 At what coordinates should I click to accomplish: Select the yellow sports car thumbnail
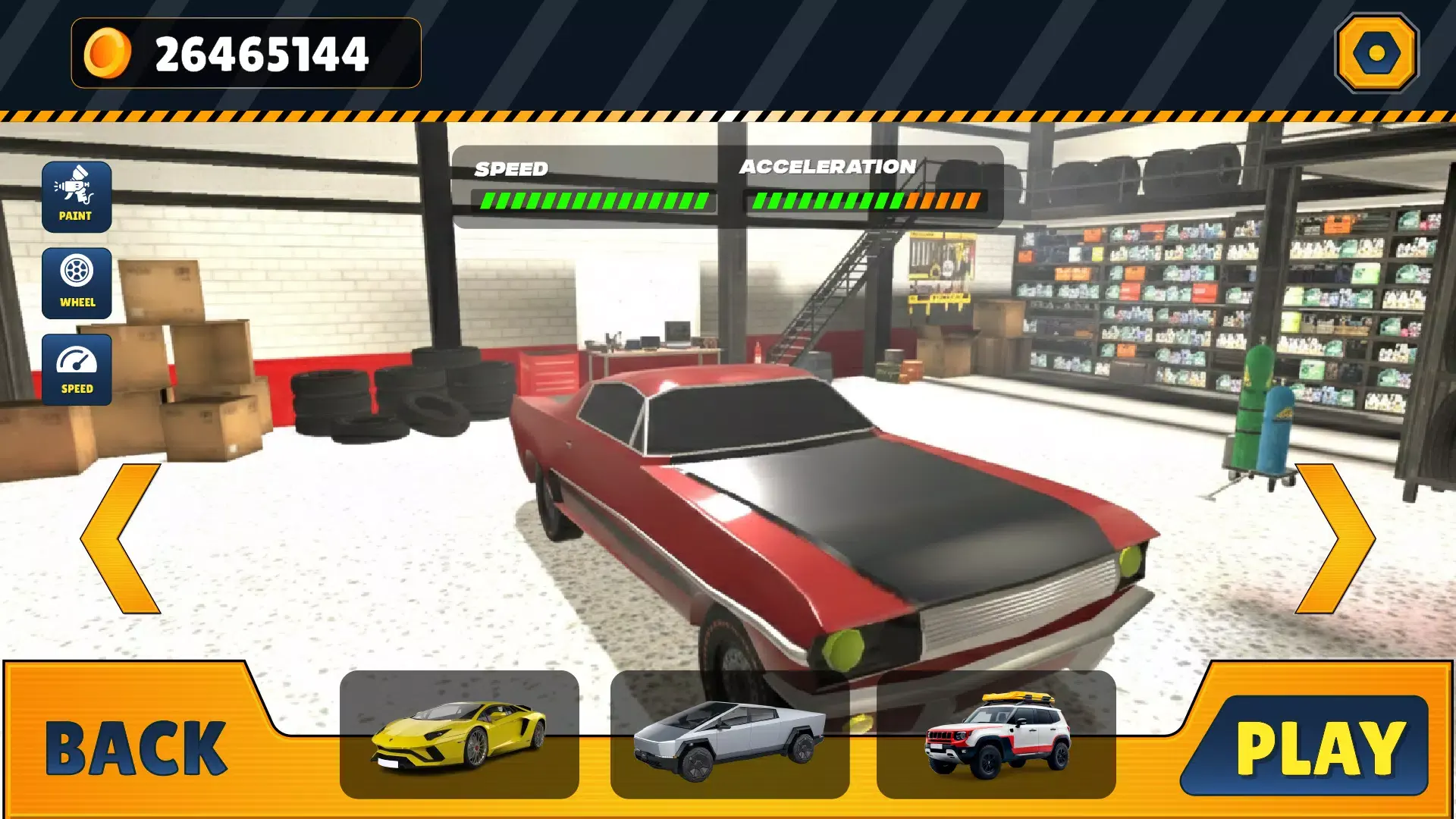click(460, 734)
